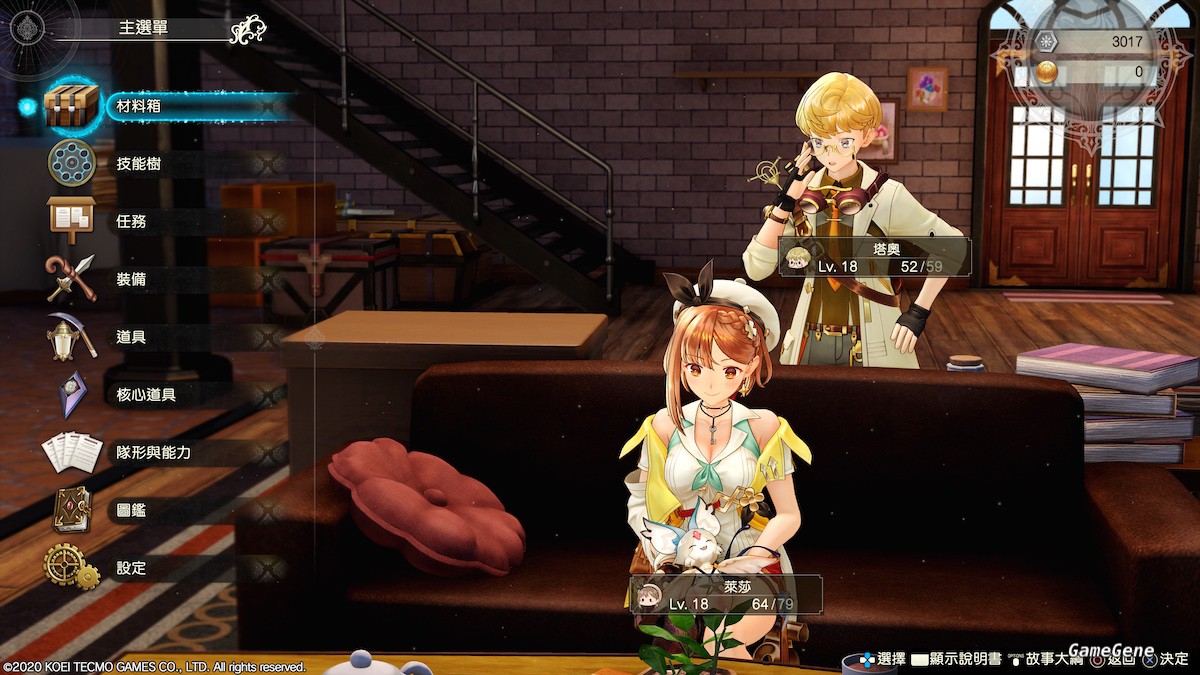Select the 技能樹 skill tree menu
Screen dimensions: 1200x675
point(140,164)
